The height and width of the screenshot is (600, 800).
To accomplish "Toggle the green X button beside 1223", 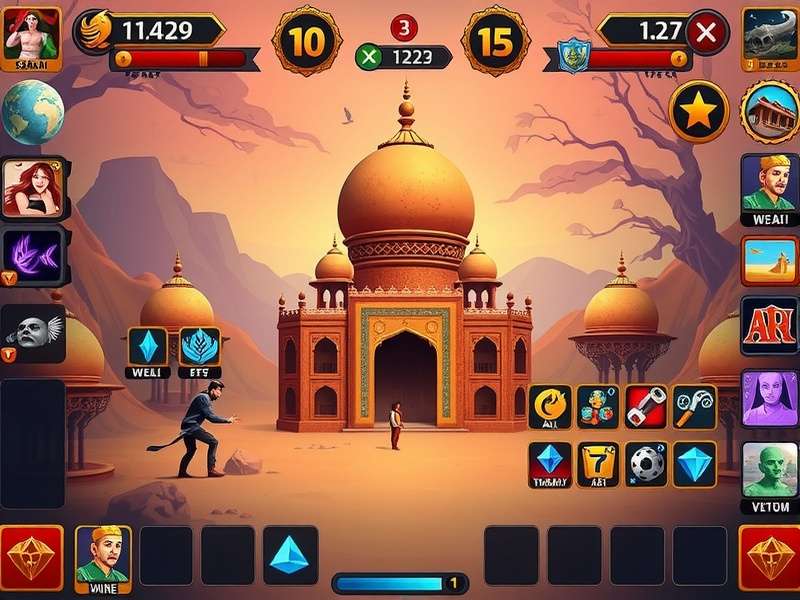I will coord(369,57).
